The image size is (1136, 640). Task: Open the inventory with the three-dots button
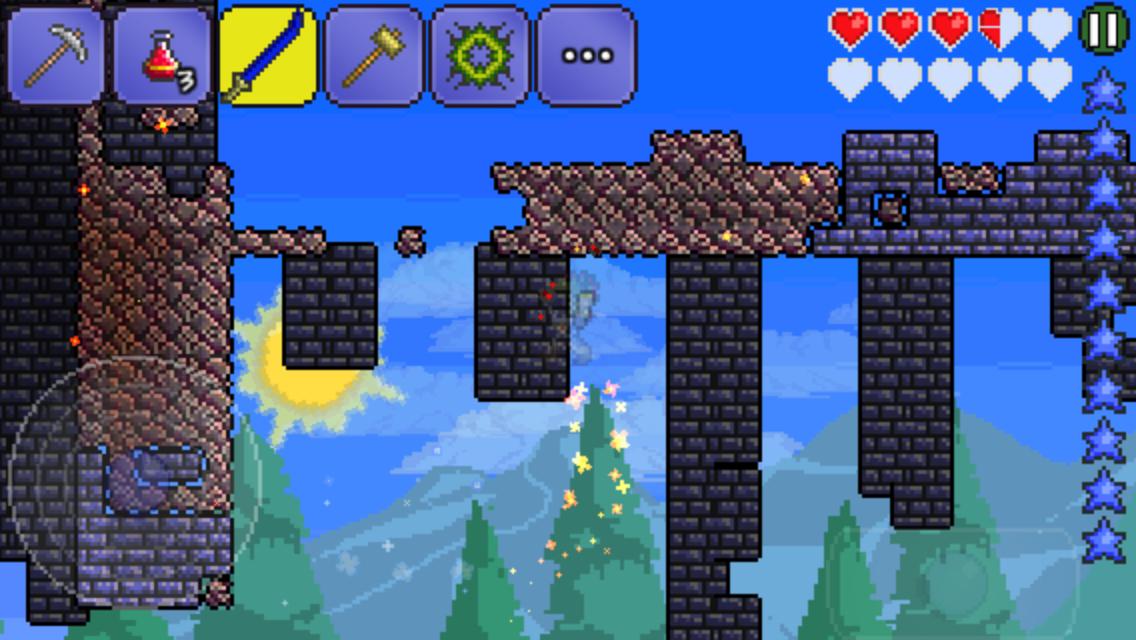[x=586, y=56]
